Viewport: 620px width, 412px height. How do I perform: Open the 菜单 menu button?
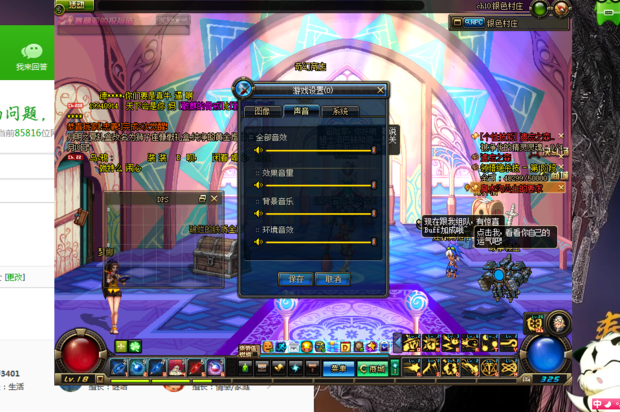(x=338, y=369)
